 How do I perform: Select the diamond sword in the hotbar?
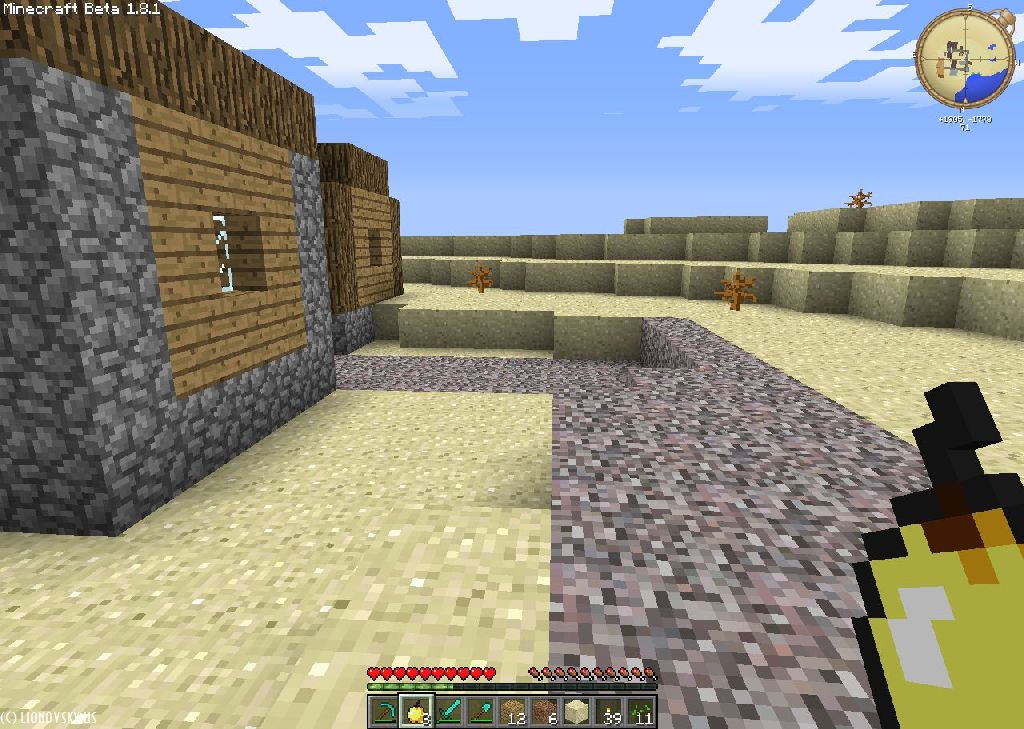[x=448, y=712]
